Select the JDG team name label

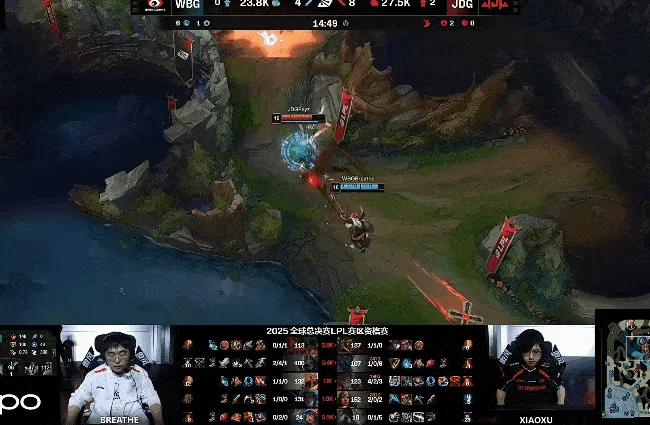point(460,6)
